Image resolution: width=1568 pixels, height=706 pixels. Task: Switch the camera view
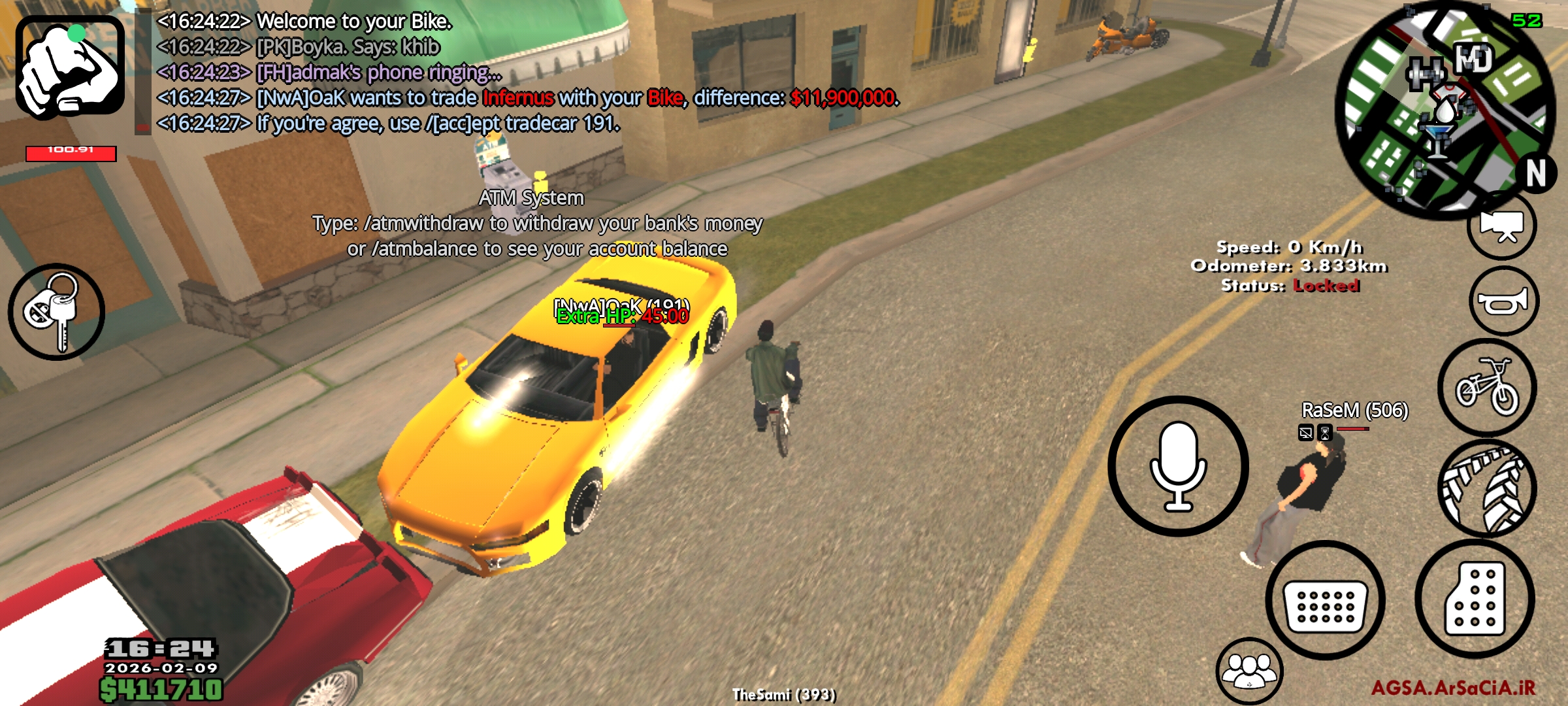click(1501, 226)
